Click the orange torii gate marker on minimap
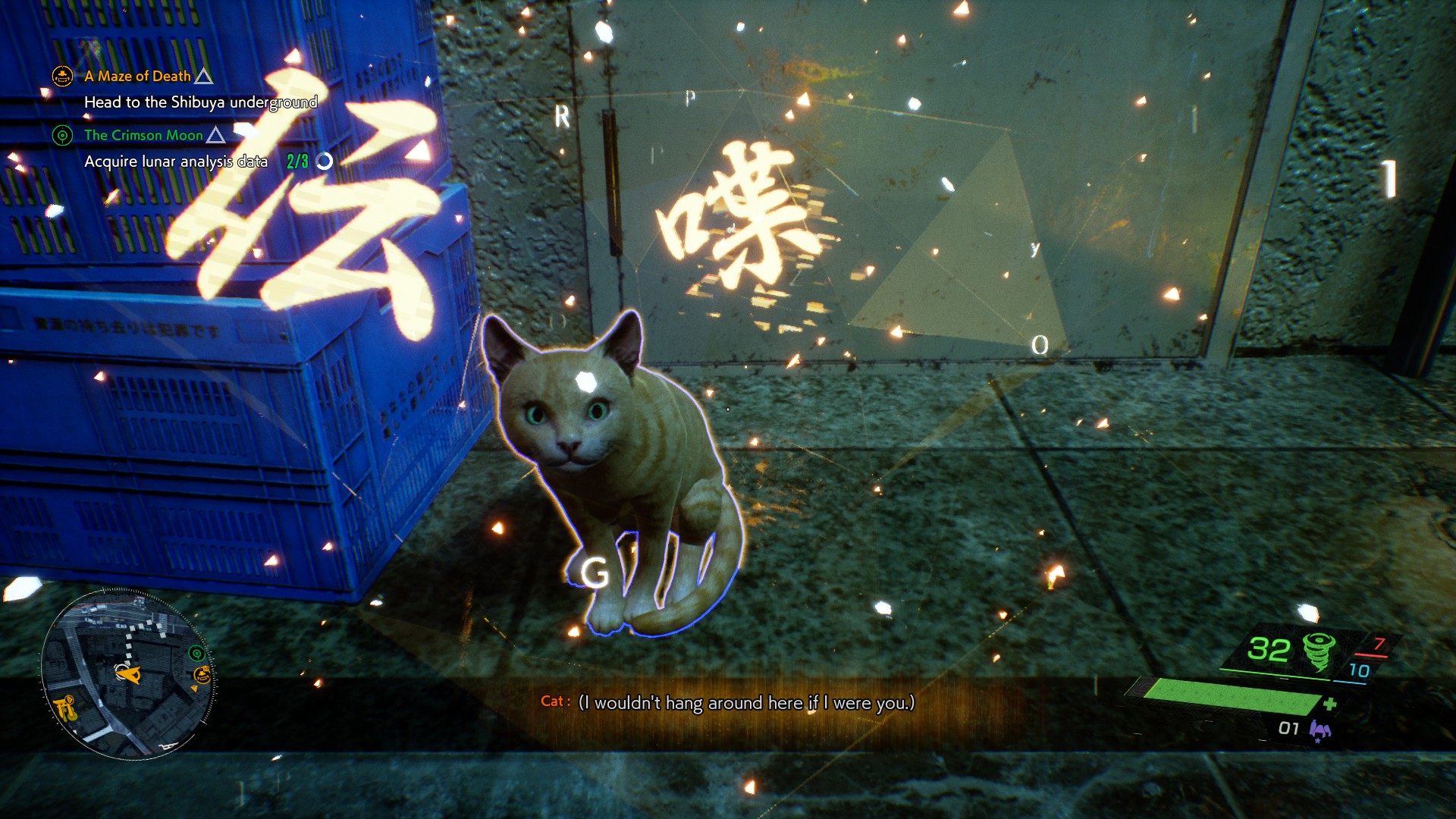 click(x=66, y=708)
